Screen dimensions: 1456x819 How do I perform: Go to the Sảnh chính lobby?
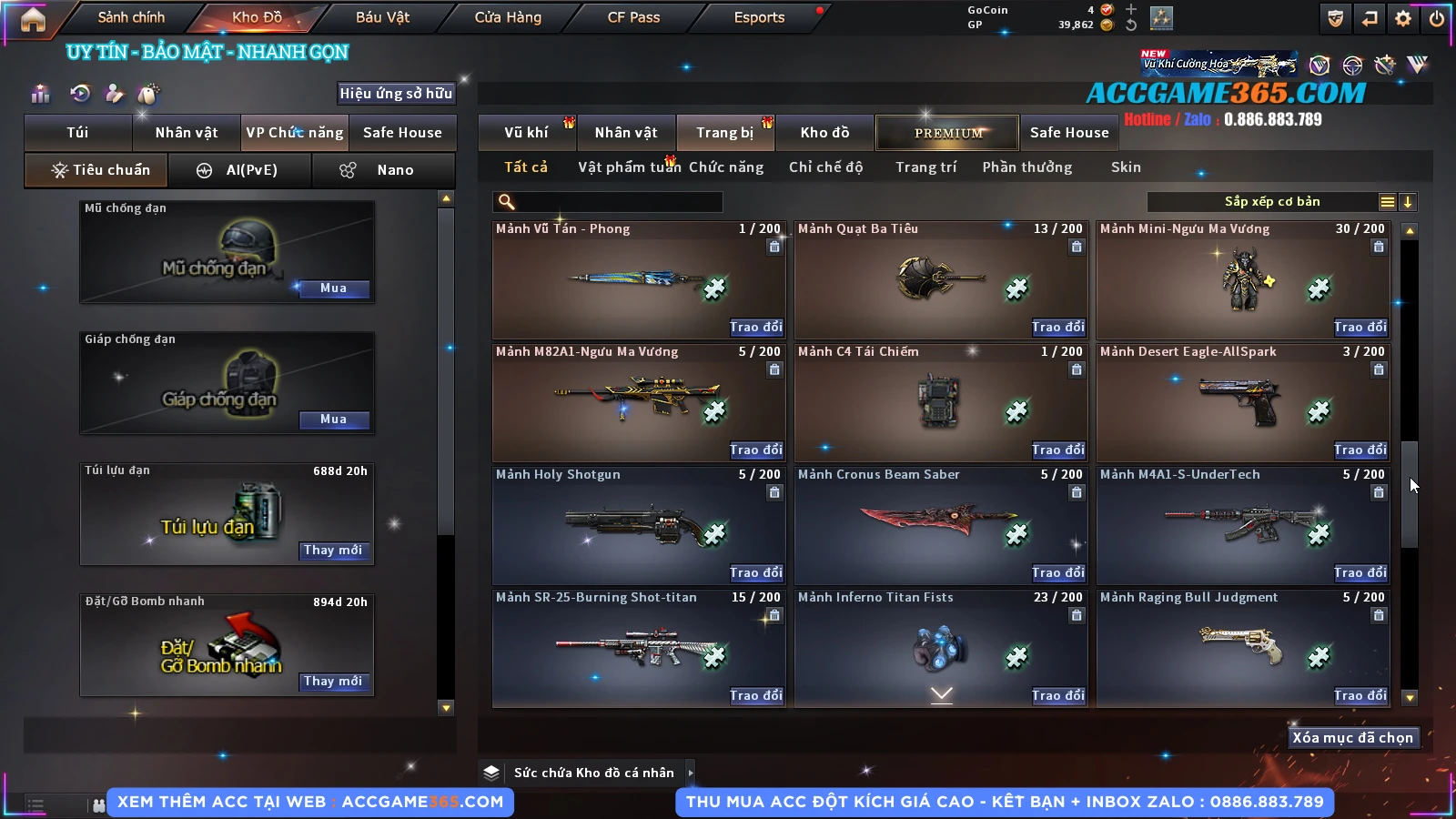pyautogui.click(x=131, y=17)
